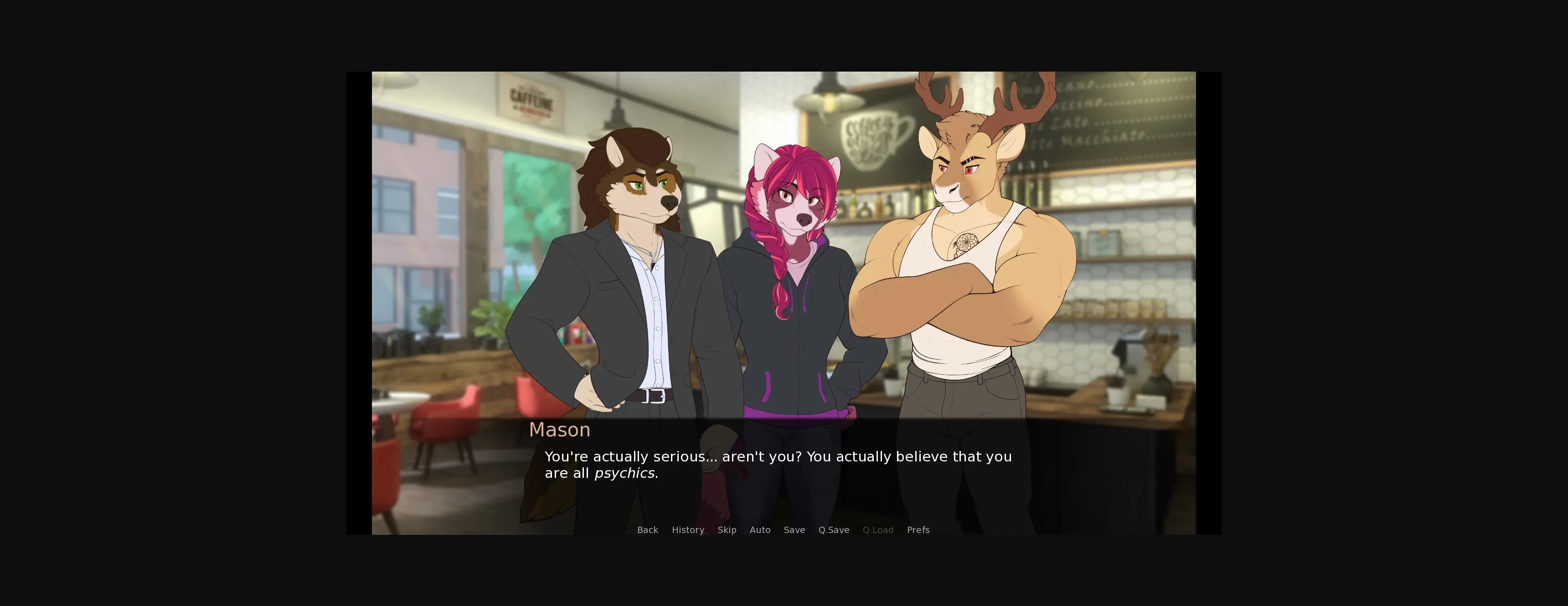The image size is (1568, 606).
Task: Click Q.Save to quick save
Action: click(x=833, y=530)
